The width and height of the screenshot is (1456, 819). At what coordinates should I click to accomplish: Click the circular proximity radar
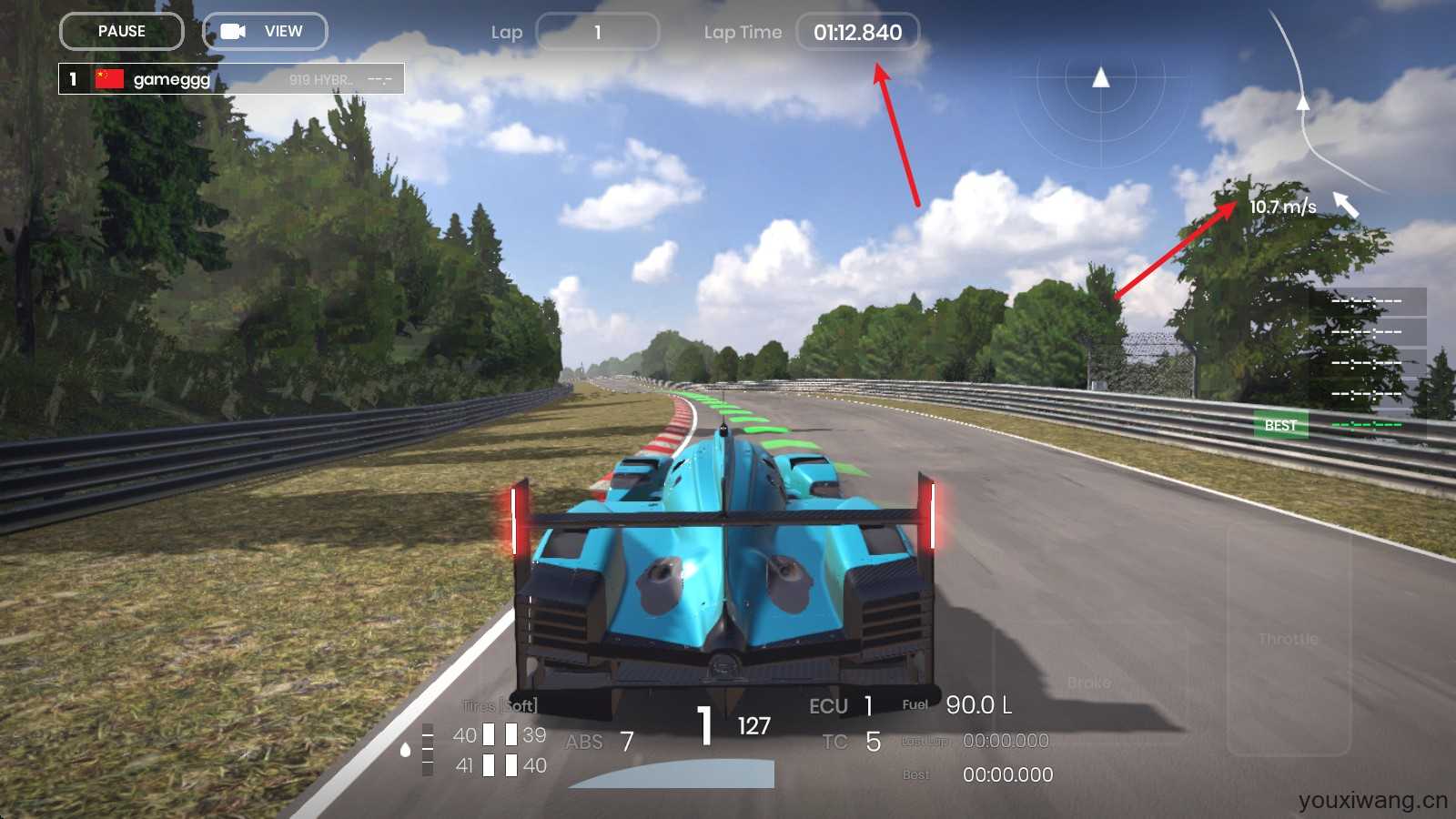[x=1101, y=100]
